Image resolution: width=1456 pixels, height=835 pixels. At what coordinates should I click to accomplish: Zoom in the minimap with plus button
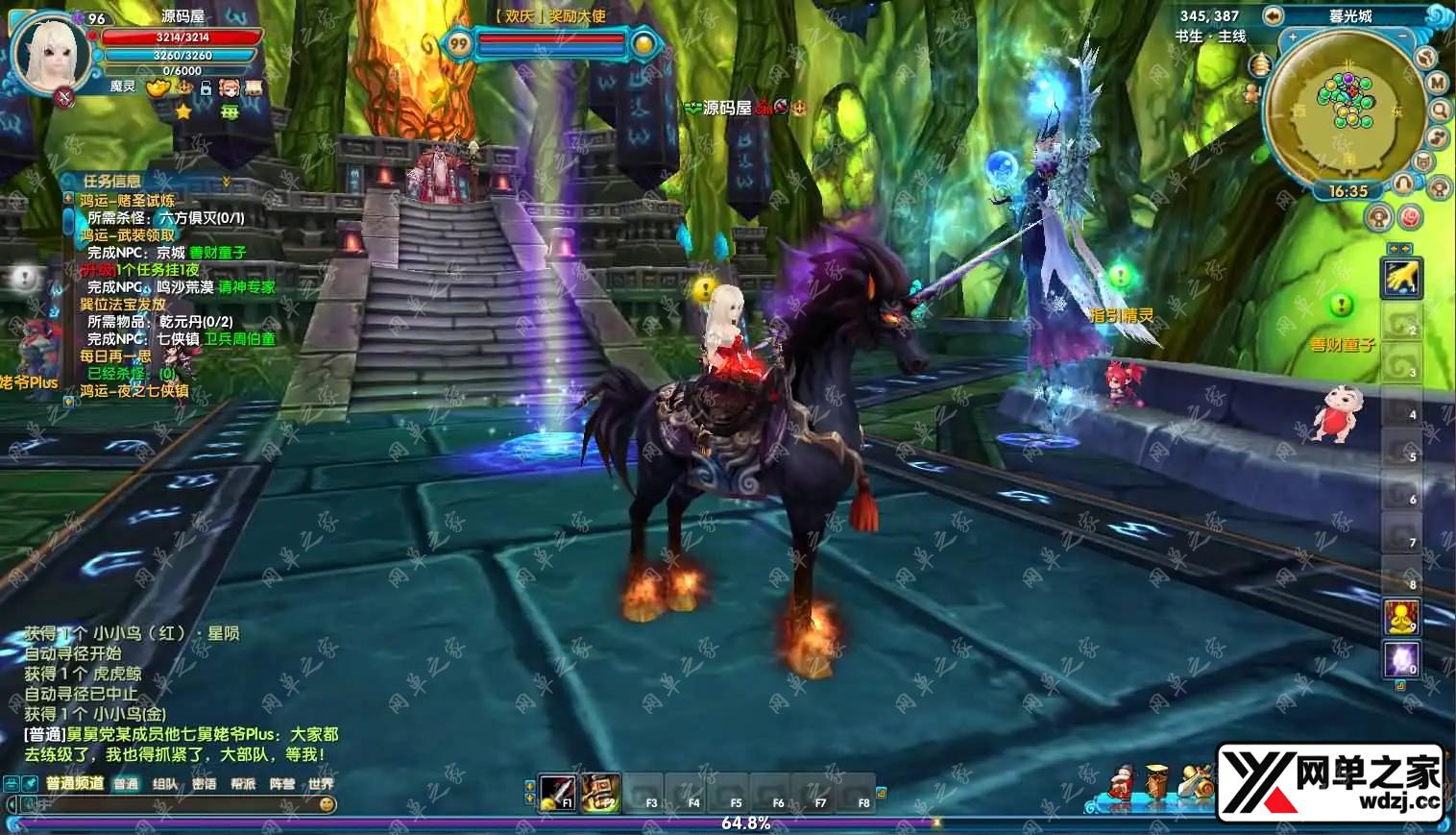(x=1294, y=37)
